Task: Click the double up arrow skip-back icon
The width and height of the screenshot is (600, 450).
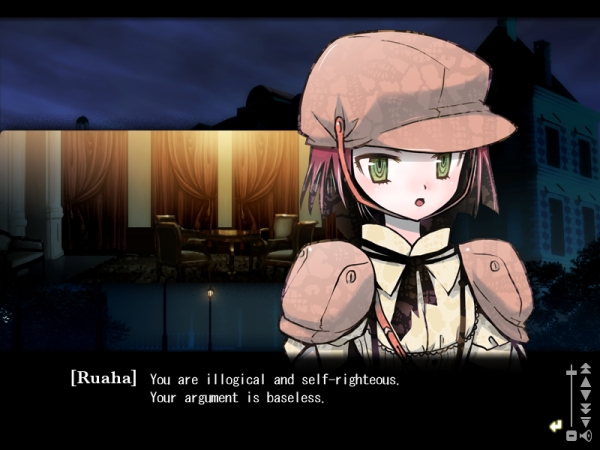Action: pos(586,370)
